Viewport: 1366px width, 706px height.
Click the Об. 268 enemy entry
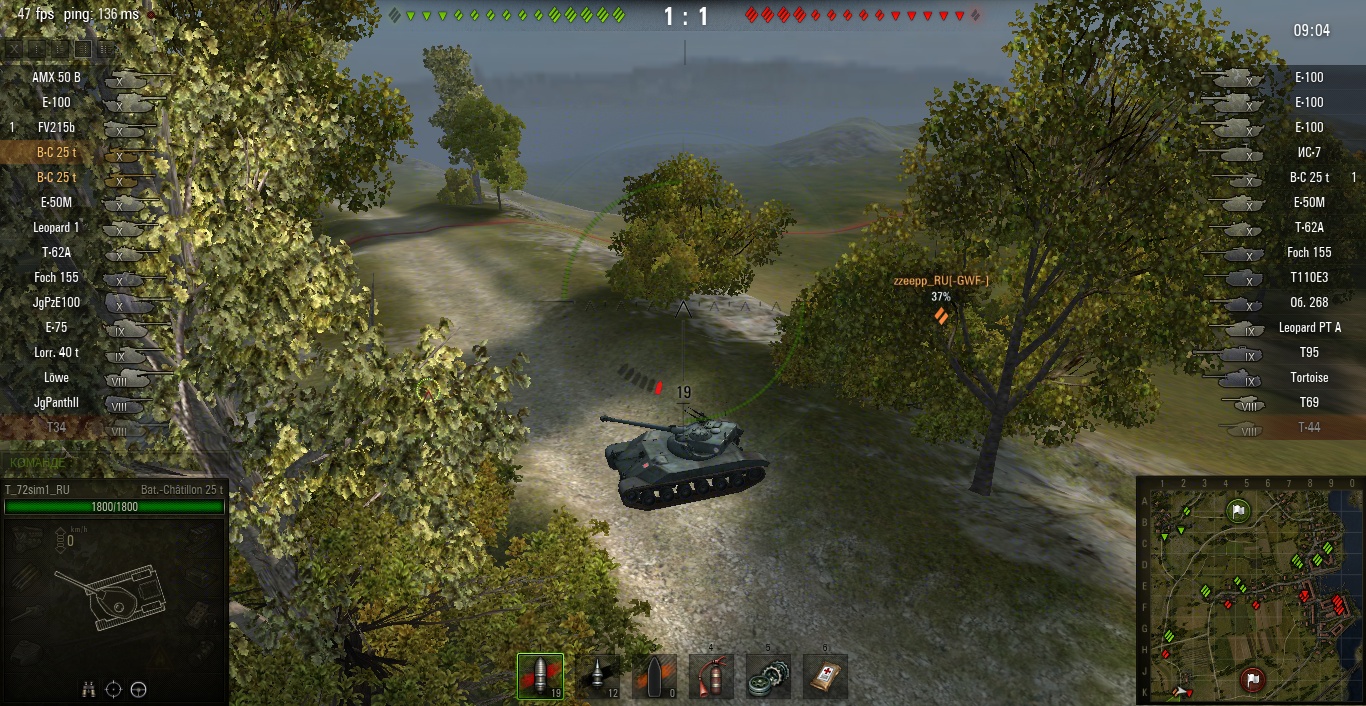(1308, 302)
